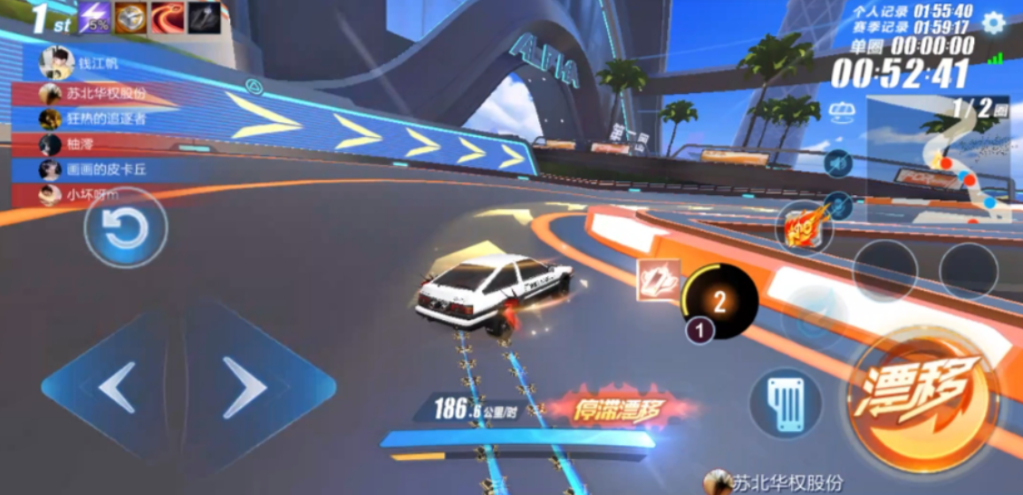Tap the red swirl skill icon
Image resolution: width=1023 pixels, height=495 pixels.
168,18
